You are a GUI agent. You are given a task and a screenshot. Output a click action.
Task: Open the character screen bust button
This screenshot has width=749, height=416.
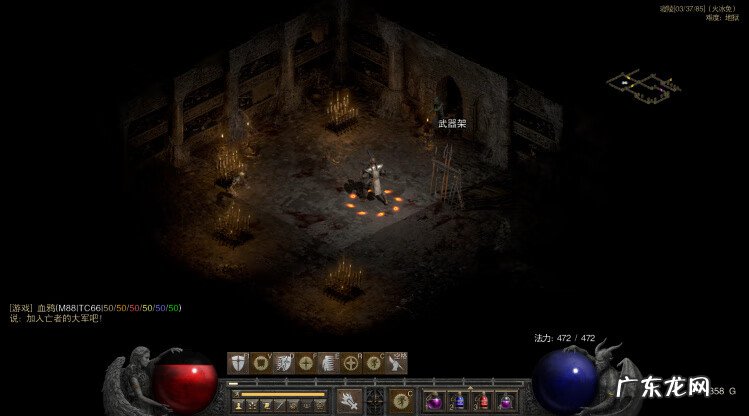(238, 404)
